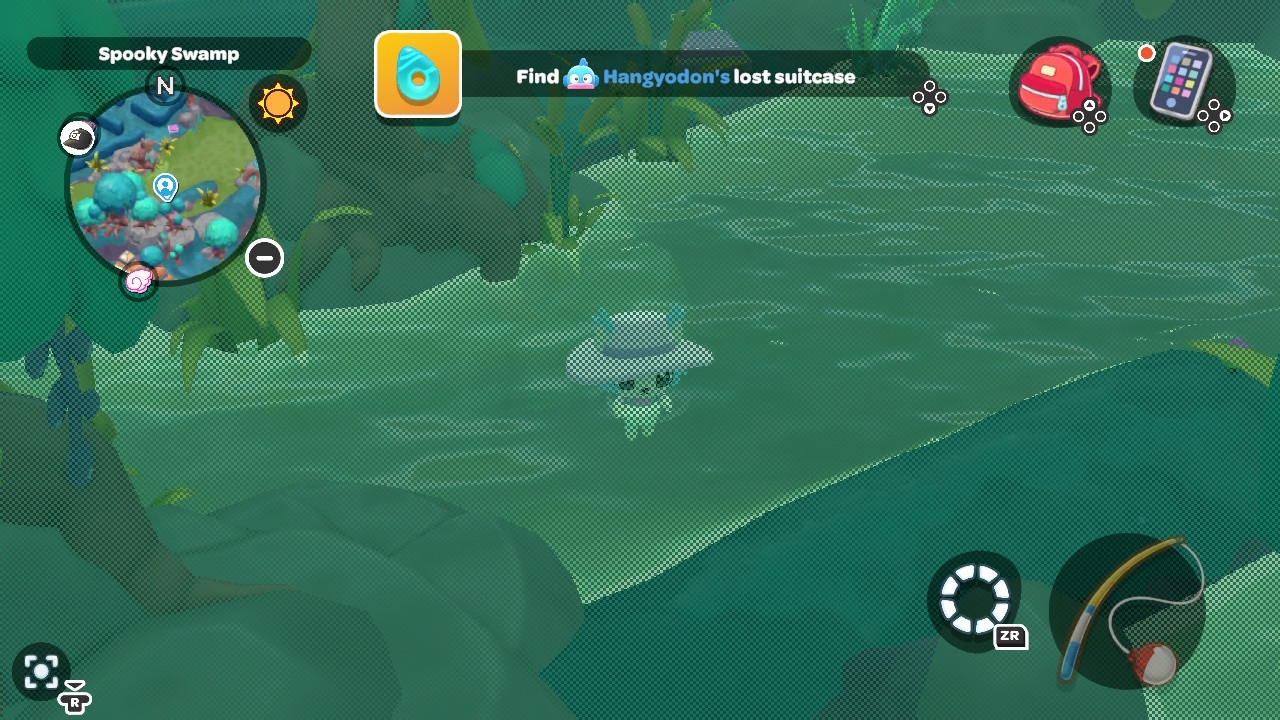The height and width of the screenshot is (720, 1280).
Task: Use the fishing rod tool
Action: click(1127, 610)
